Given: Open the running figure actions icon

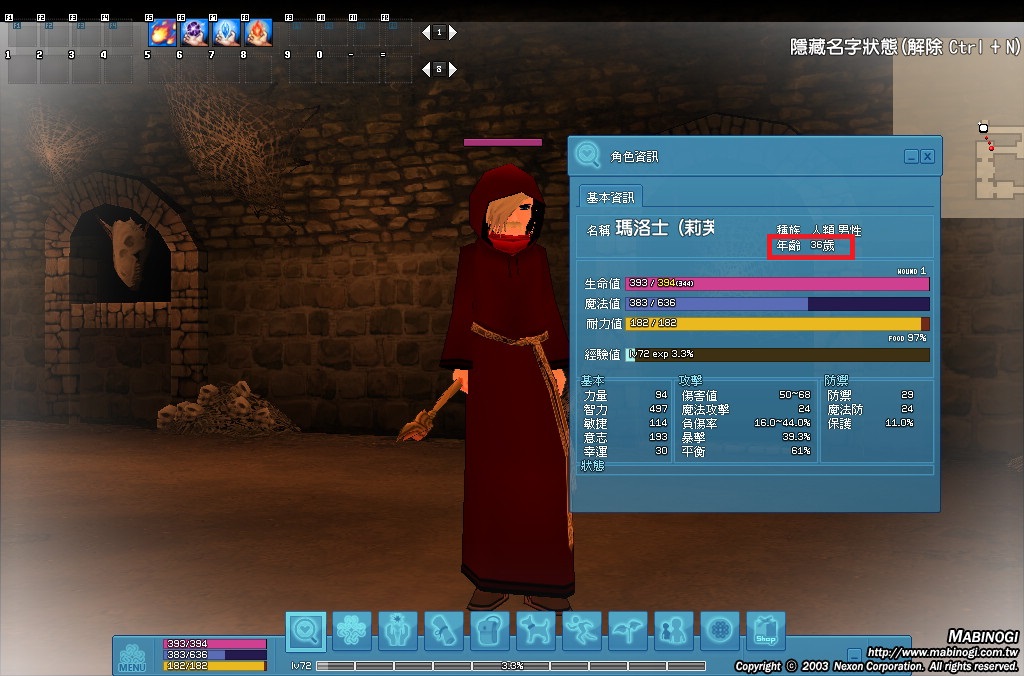Looking at the screenshot, I should 582,631.
